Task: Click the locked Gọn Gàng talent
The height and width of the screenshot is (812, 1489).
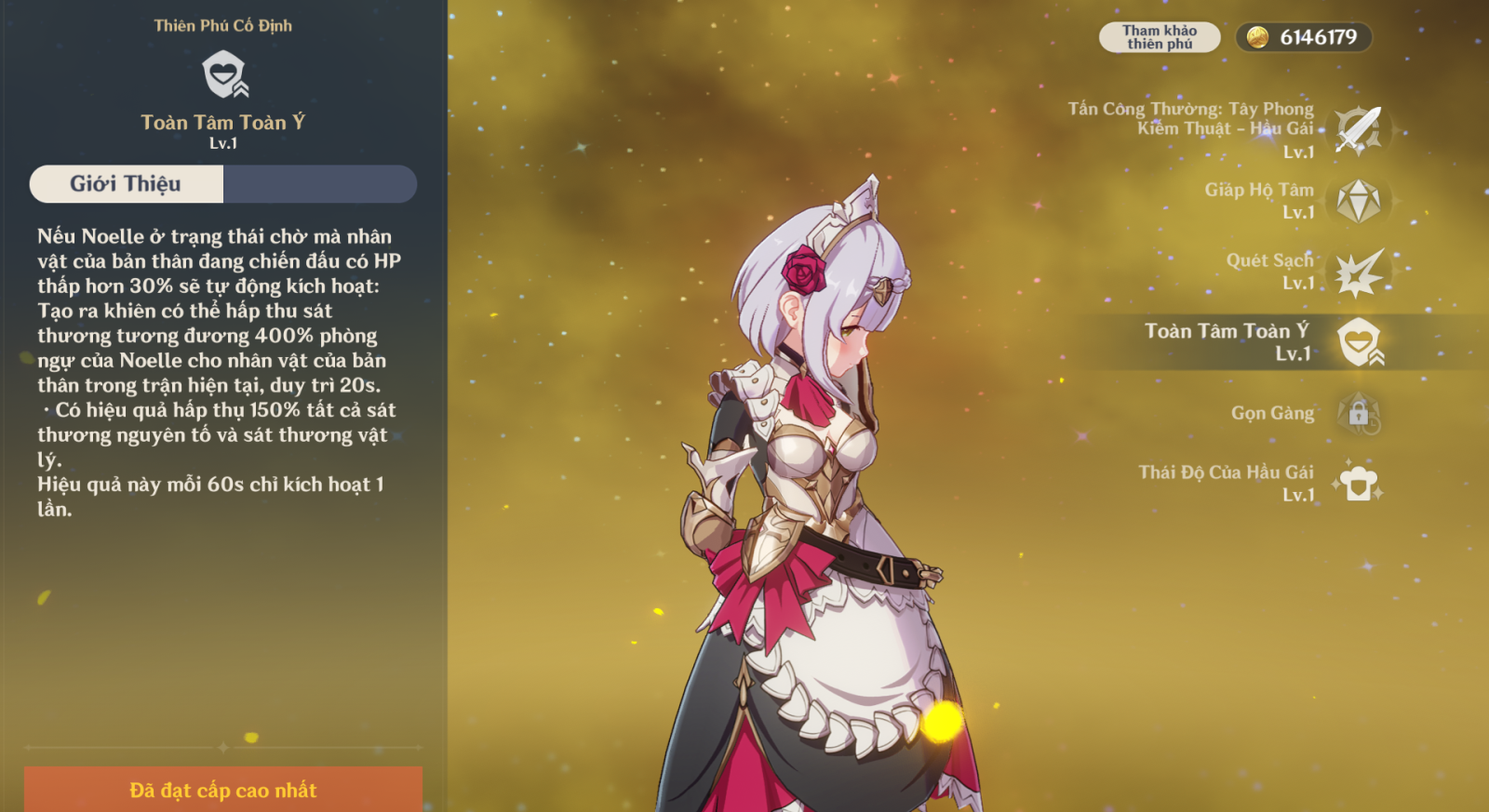Action: tap(1358, 413)
